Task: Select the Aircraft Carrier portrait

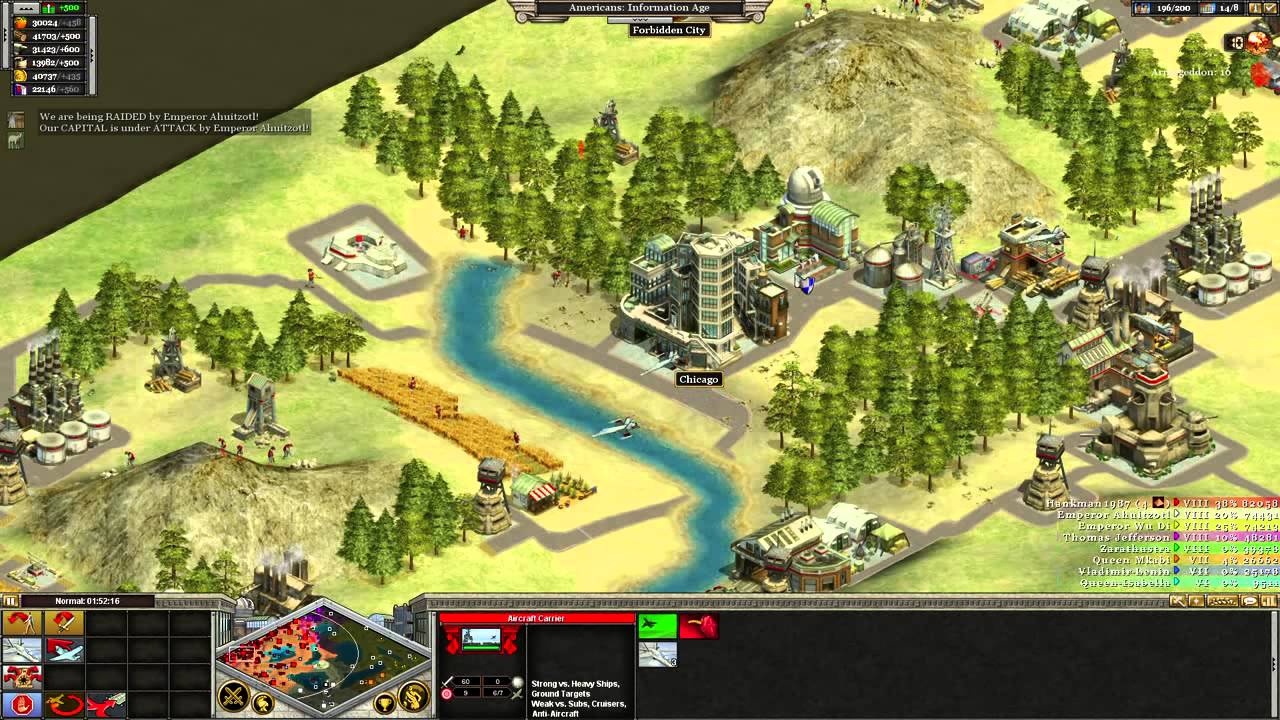Action: tap(481, 640)
